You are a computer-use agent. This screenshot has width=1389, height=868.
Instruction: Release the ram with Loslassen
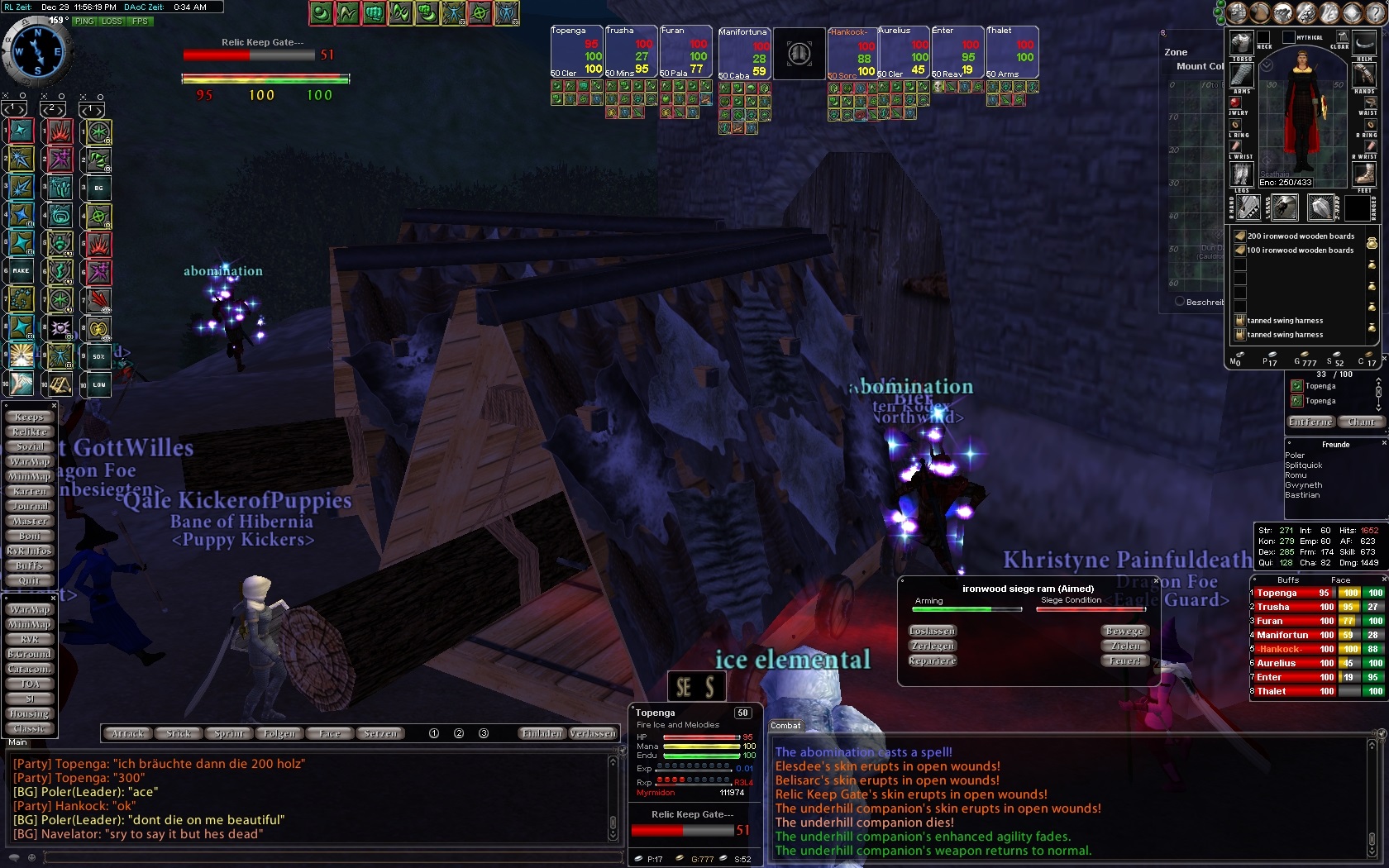[933, 632]
